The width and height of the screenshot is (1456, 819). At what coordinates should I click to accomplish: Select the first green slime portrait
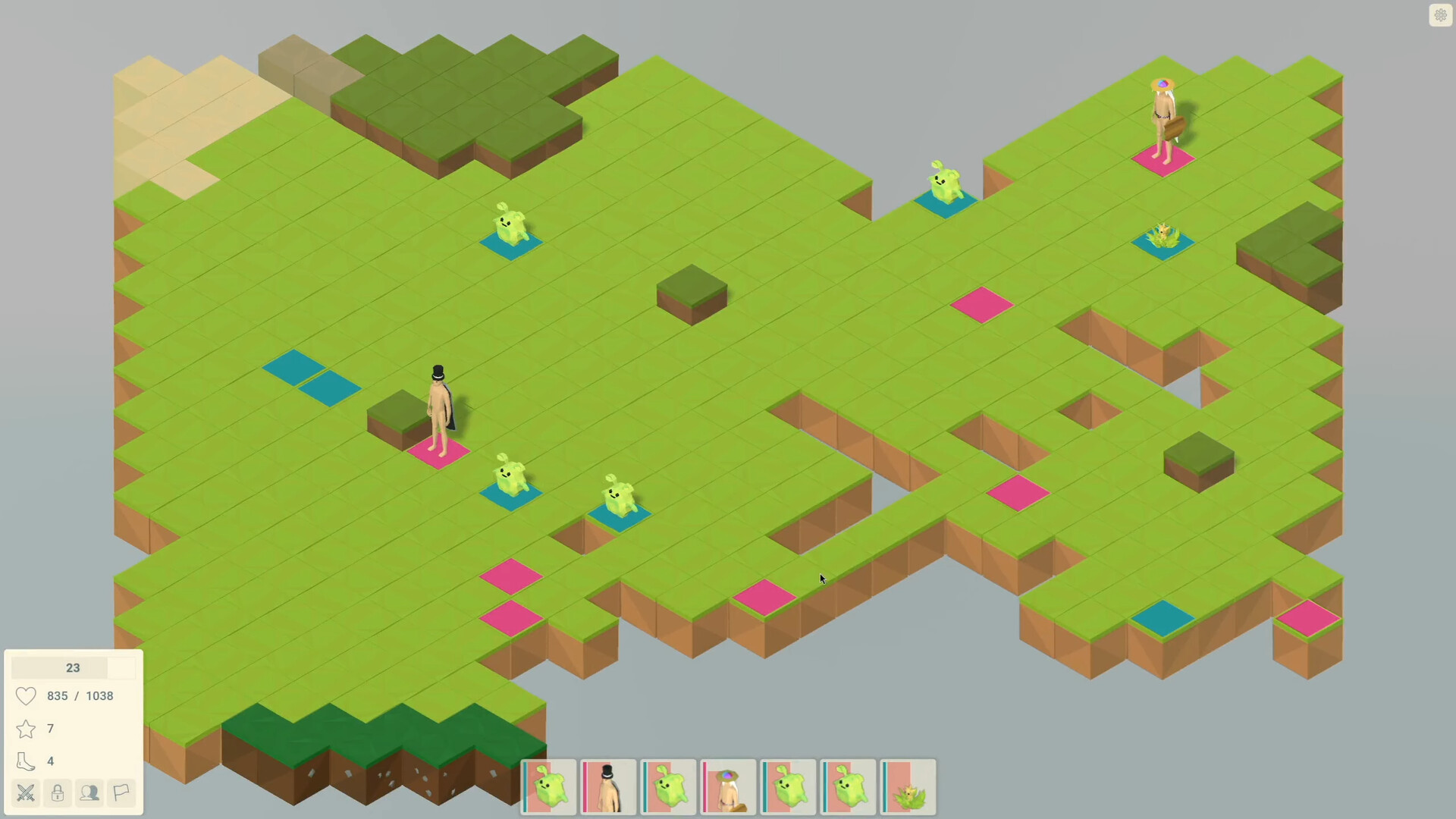pos(549,787)
